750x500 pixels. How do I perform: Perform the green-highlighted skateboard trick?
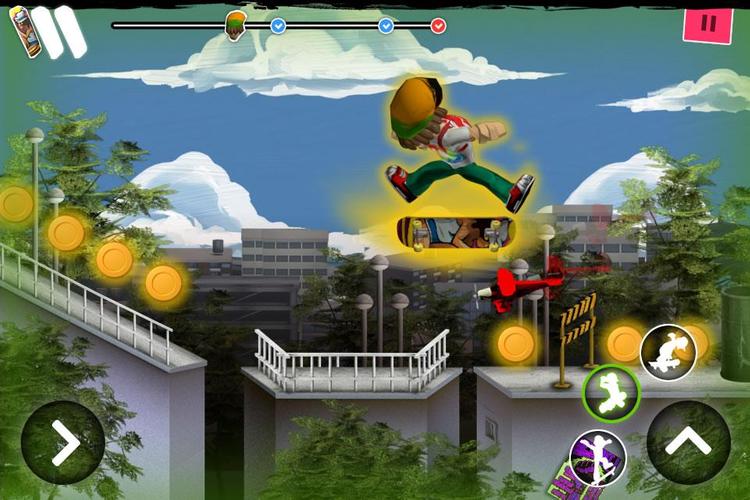click(x=611, y=393)
